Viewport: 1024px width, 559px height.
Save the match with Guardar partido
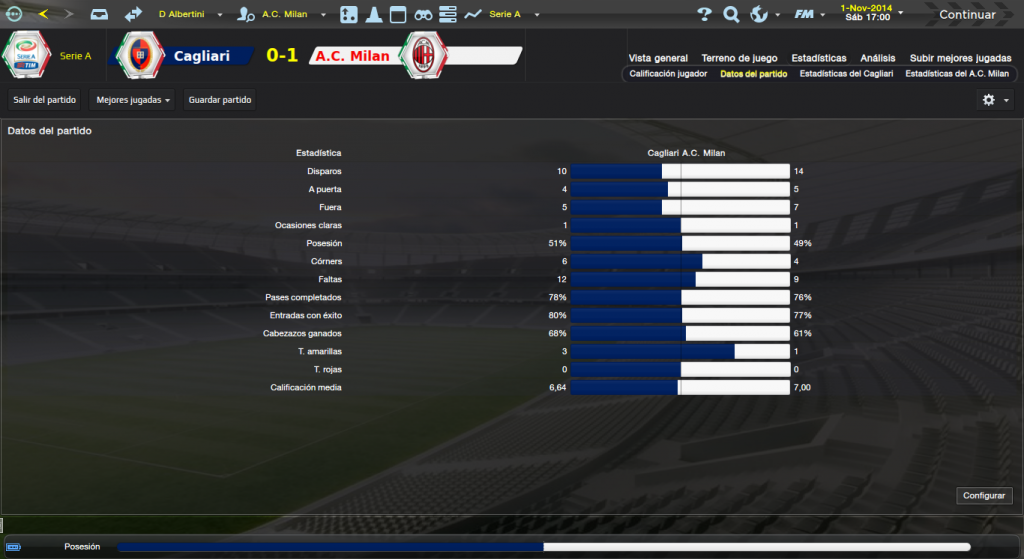pyautogui.click(x=220, y=100)
